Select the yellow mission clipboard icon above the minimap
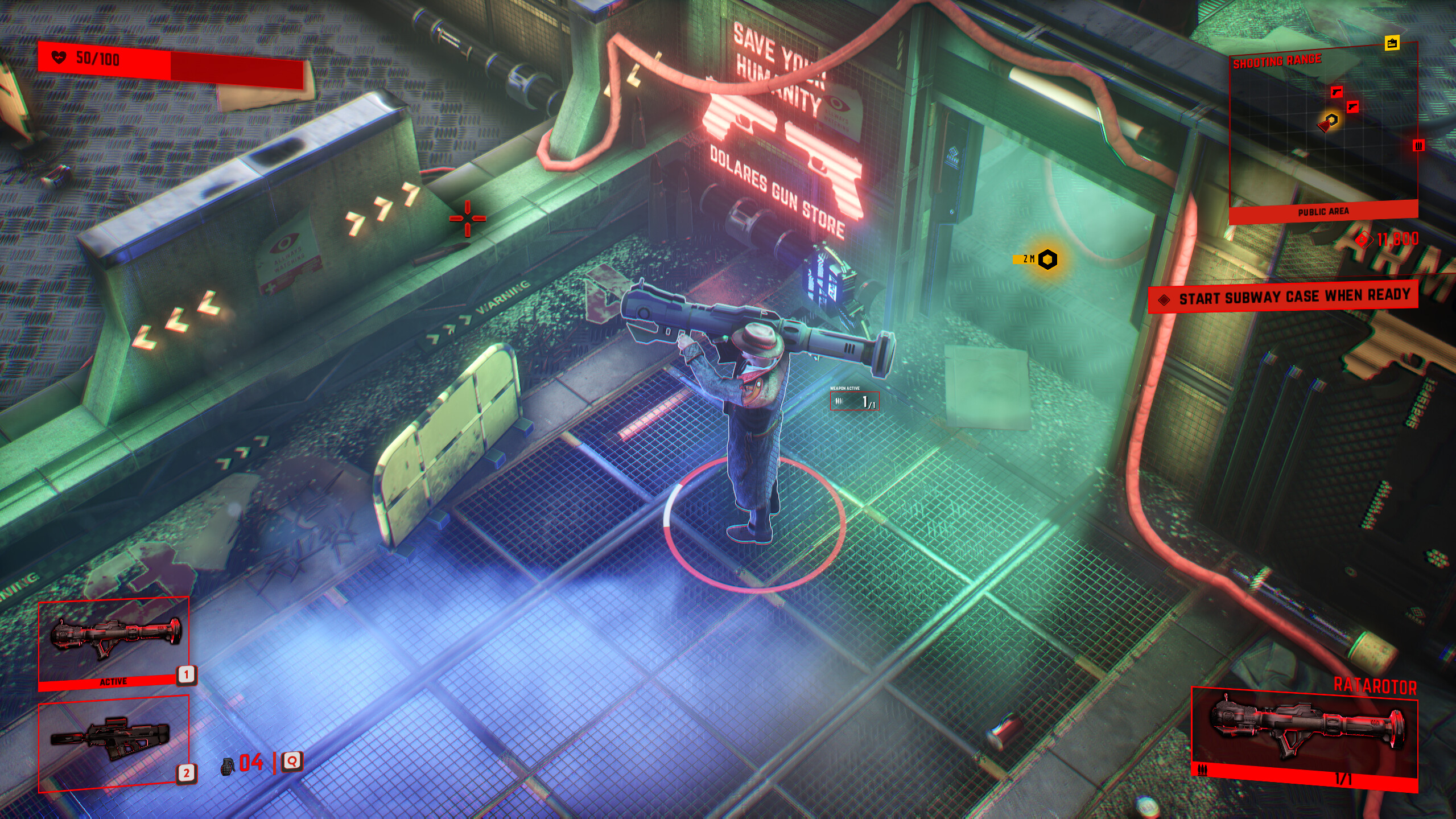Screen dimensions: 1456x819 click(x=1392, y=43)
